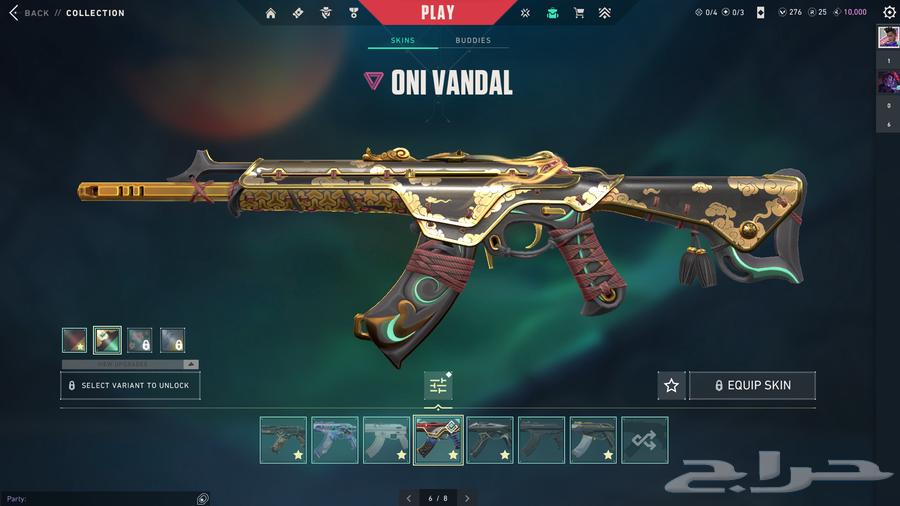Open the store shopping cart
Viewport: 900px width, 506px height.
[x=579, y=13]
